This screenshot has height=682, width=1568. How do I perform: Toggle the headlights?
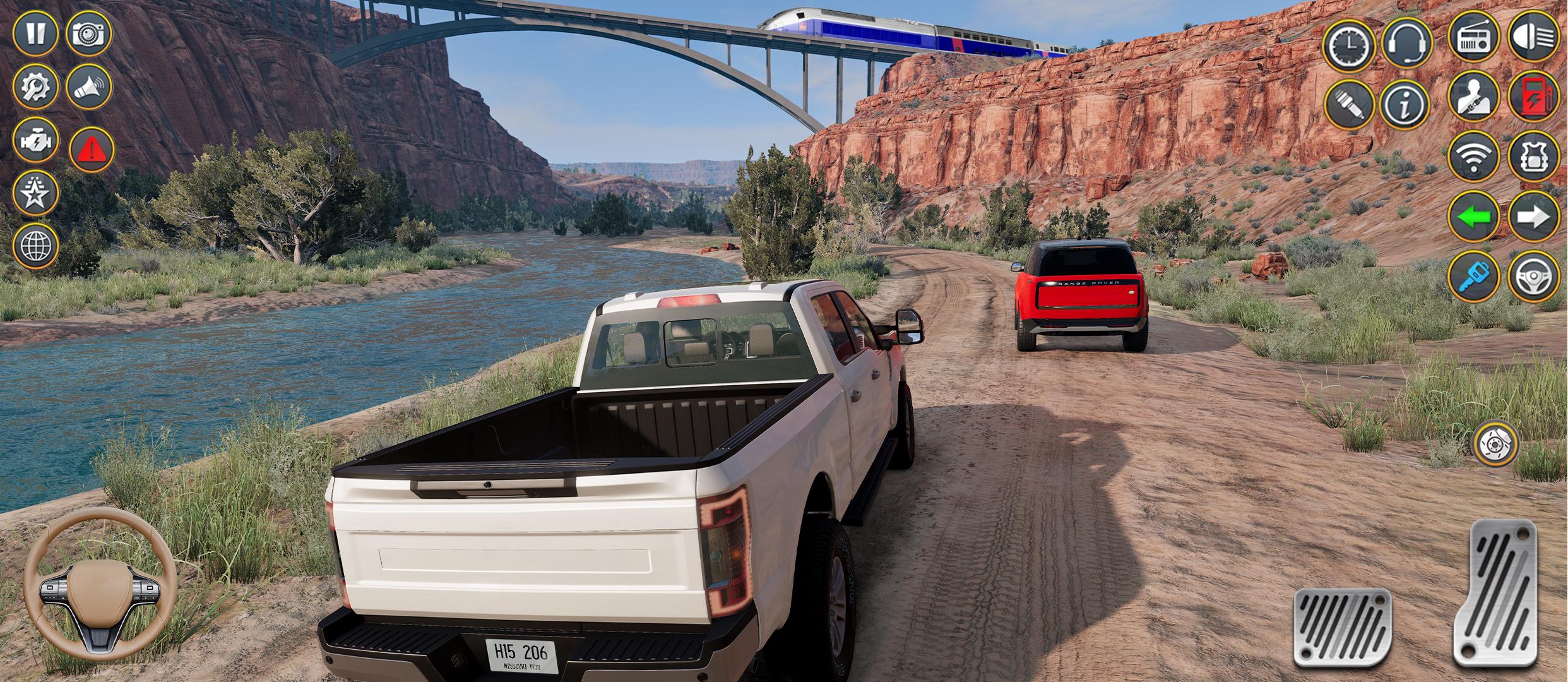pos(1533,36)
